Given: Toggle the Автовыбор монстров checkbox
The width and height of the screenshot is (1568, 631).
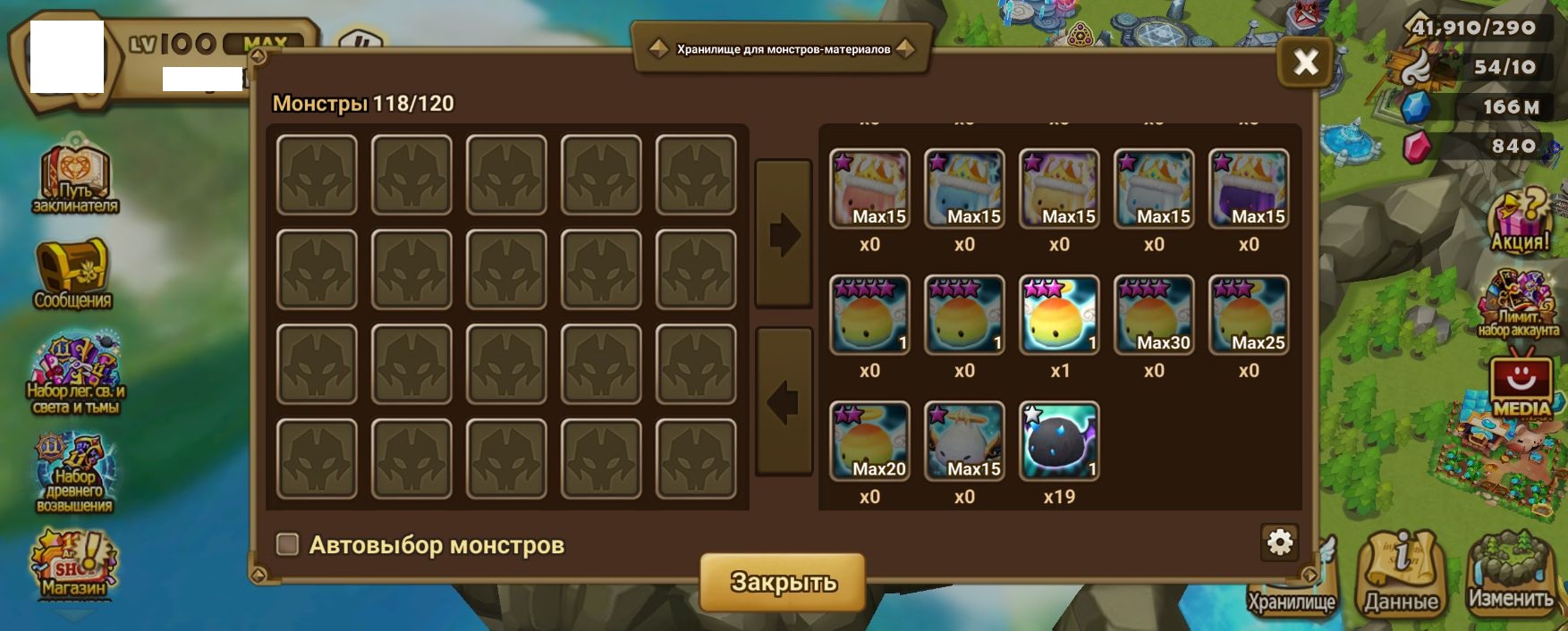Looking at the screenshot, I should [287, 544].
